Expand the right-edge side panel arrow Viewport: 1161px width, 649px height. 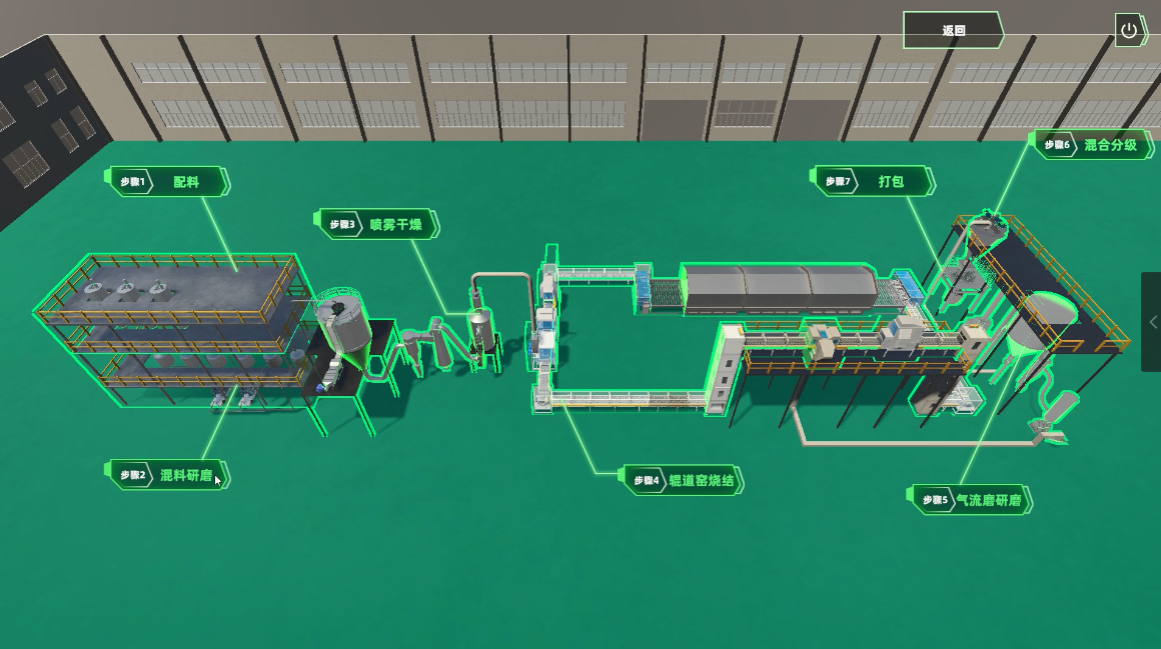coord(1153,322)
